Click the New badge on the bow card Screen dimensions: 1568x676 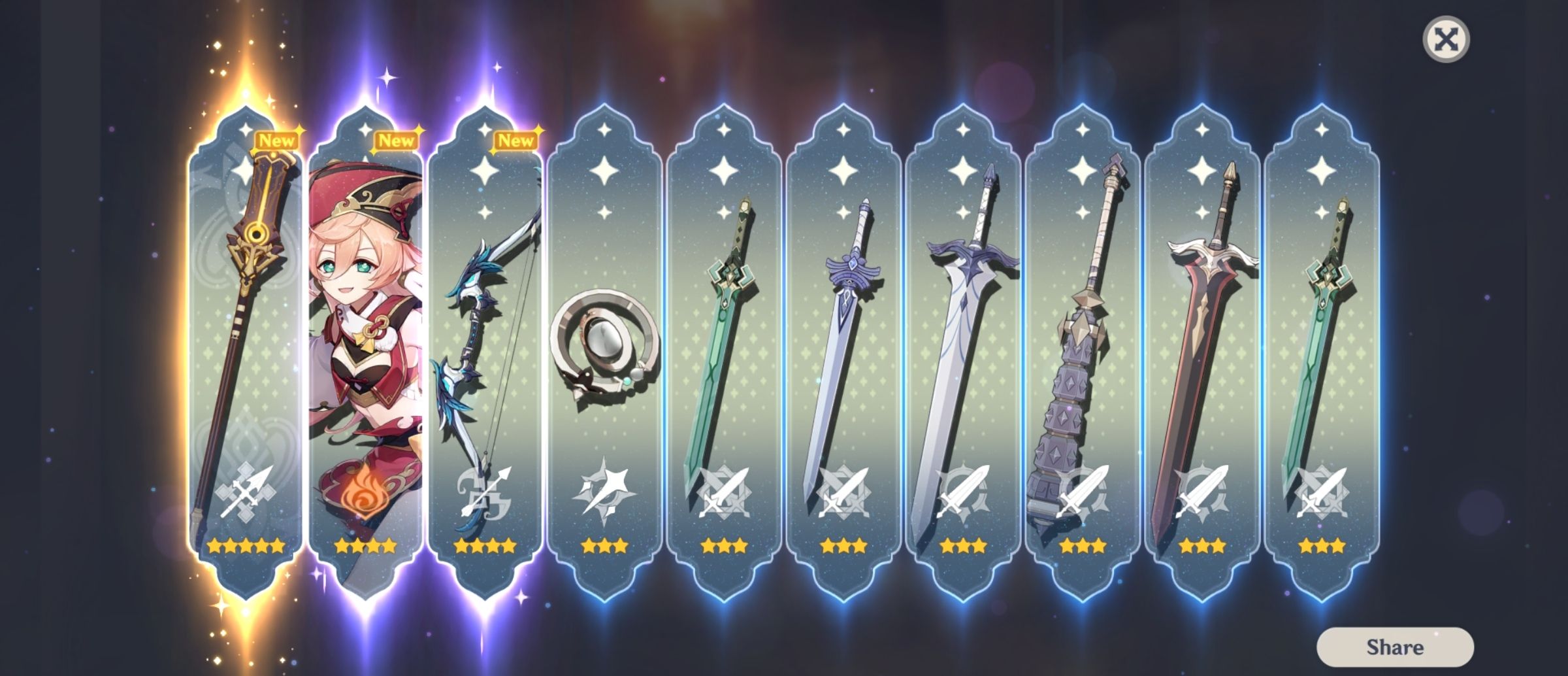coord(515,139)
